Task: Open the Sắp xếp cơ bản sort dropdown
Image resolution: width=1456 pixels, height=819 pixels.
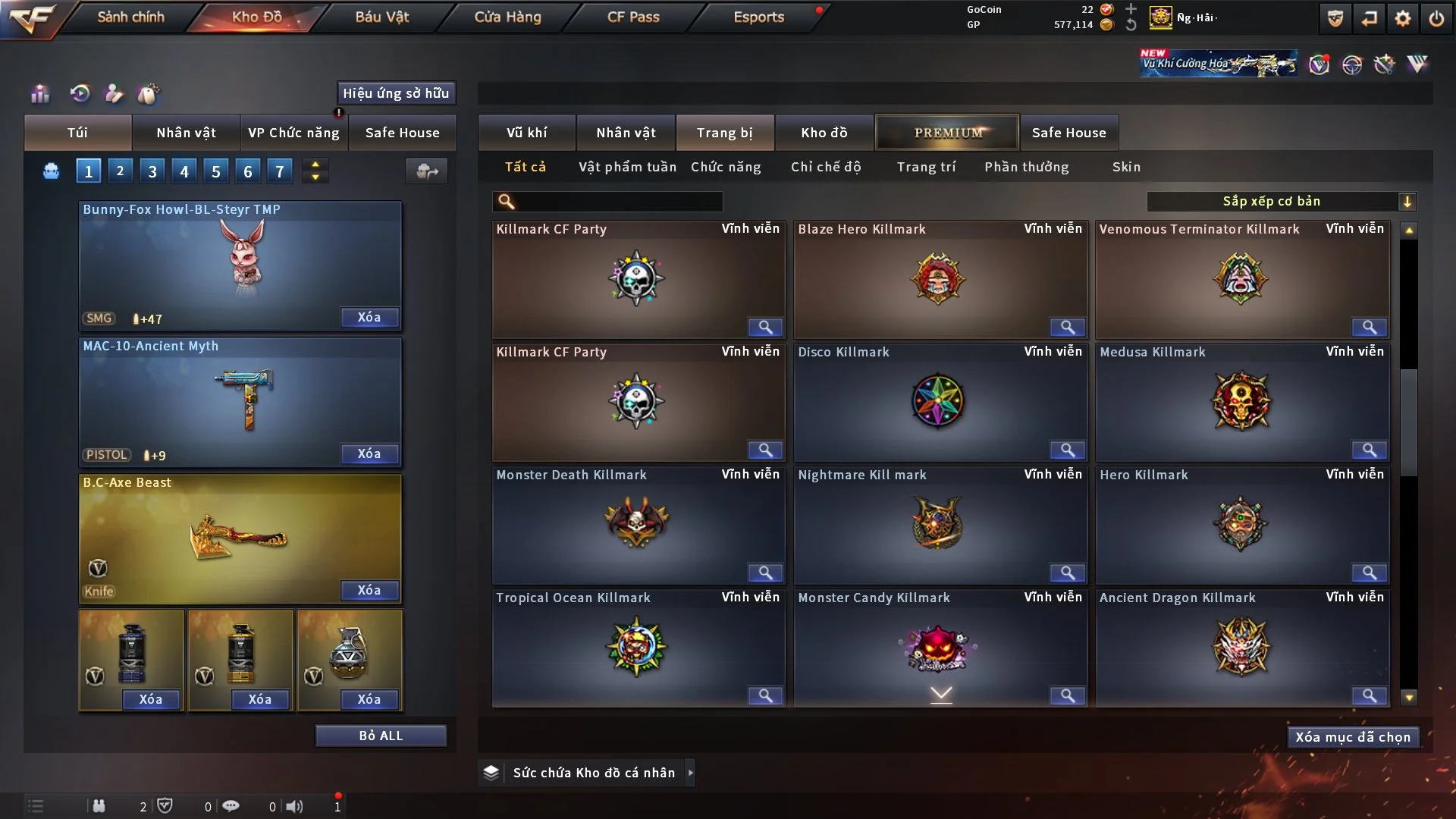Action: [x=1281, y=201]
